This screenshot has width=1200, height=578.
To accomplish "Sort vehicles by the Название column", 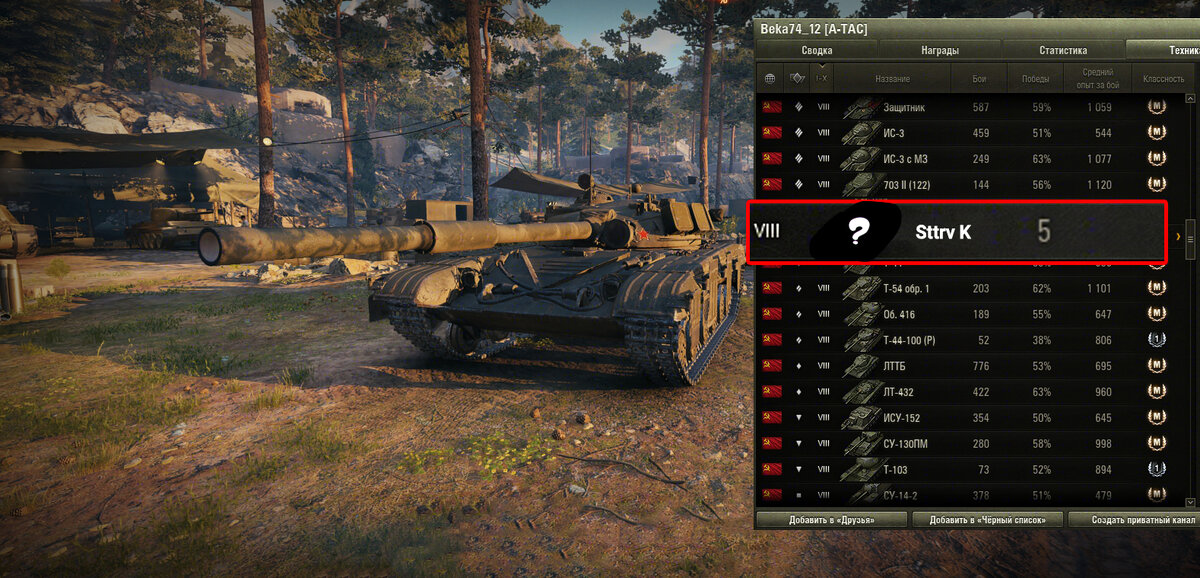I will tap(892, 78).
